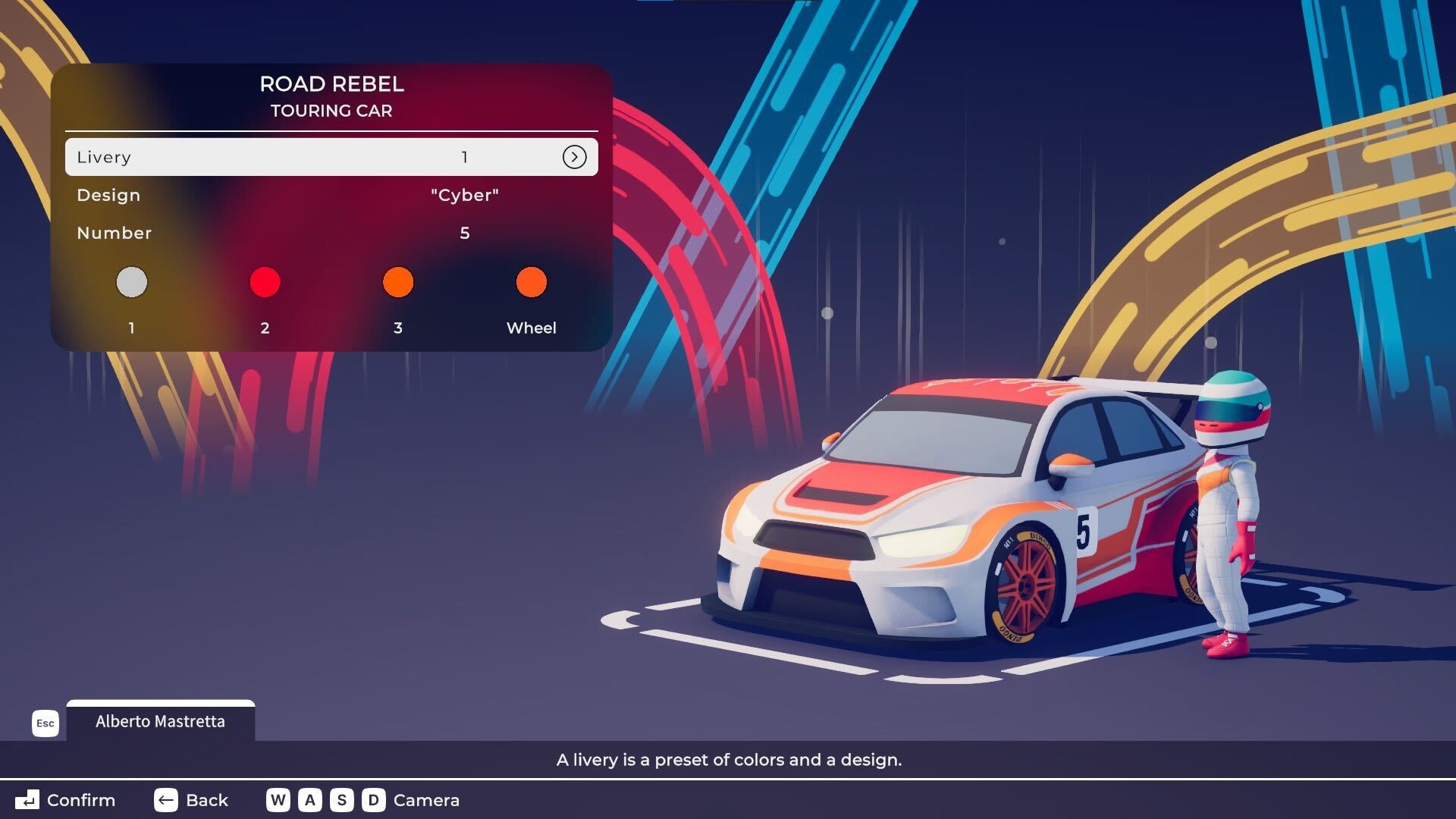The image size is (1456, 819).
Task: Pick the gray color swatch 1
Action: click(132, 282)
